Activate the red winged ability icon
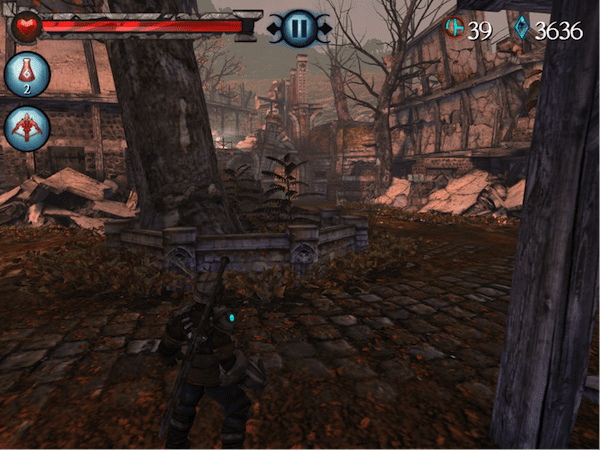This screenshot has height=450, width=600. click(27, 128)
